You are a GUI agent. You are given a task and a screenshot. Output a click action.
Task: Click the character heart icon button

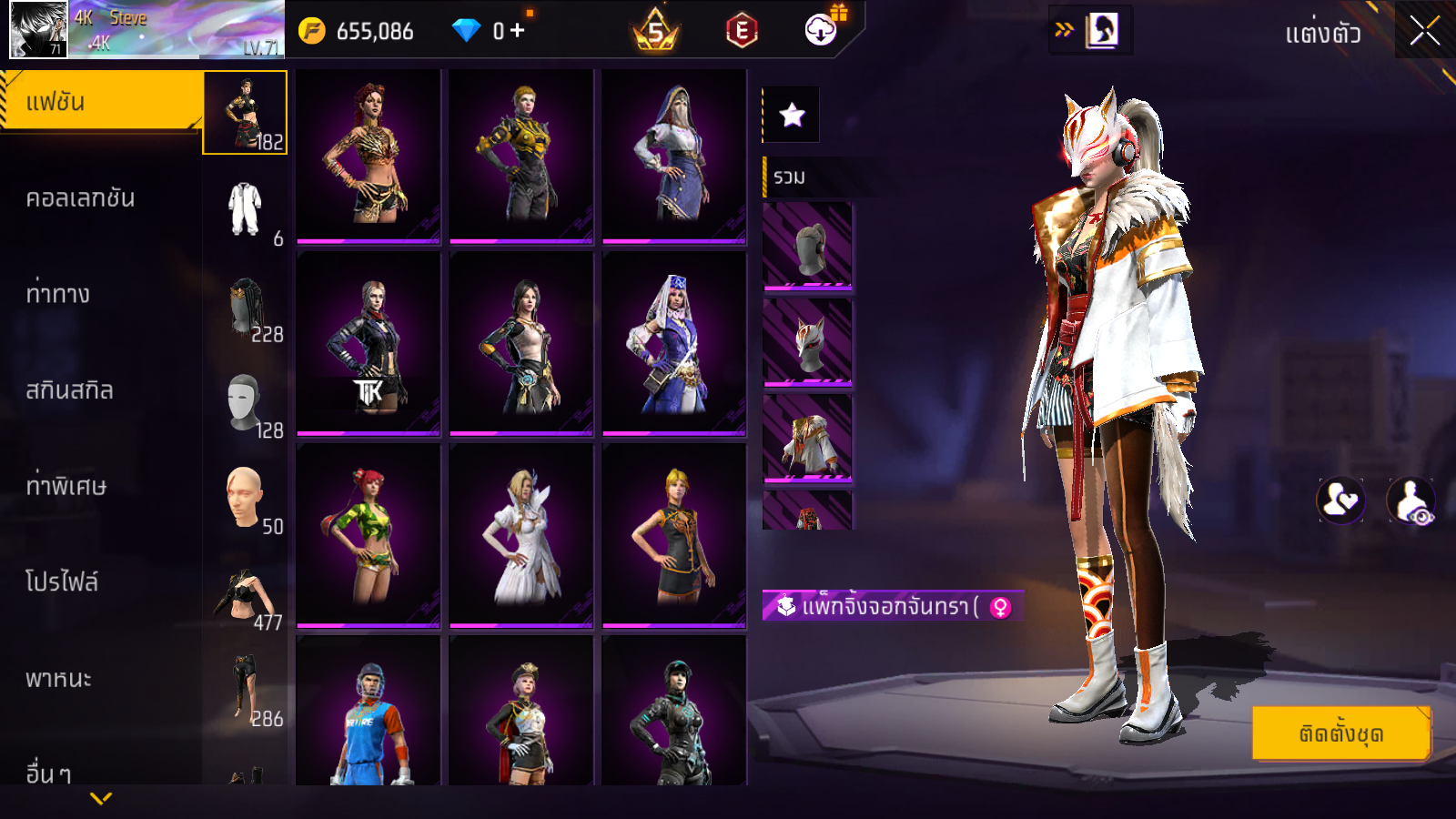(x=1340, y=500)
